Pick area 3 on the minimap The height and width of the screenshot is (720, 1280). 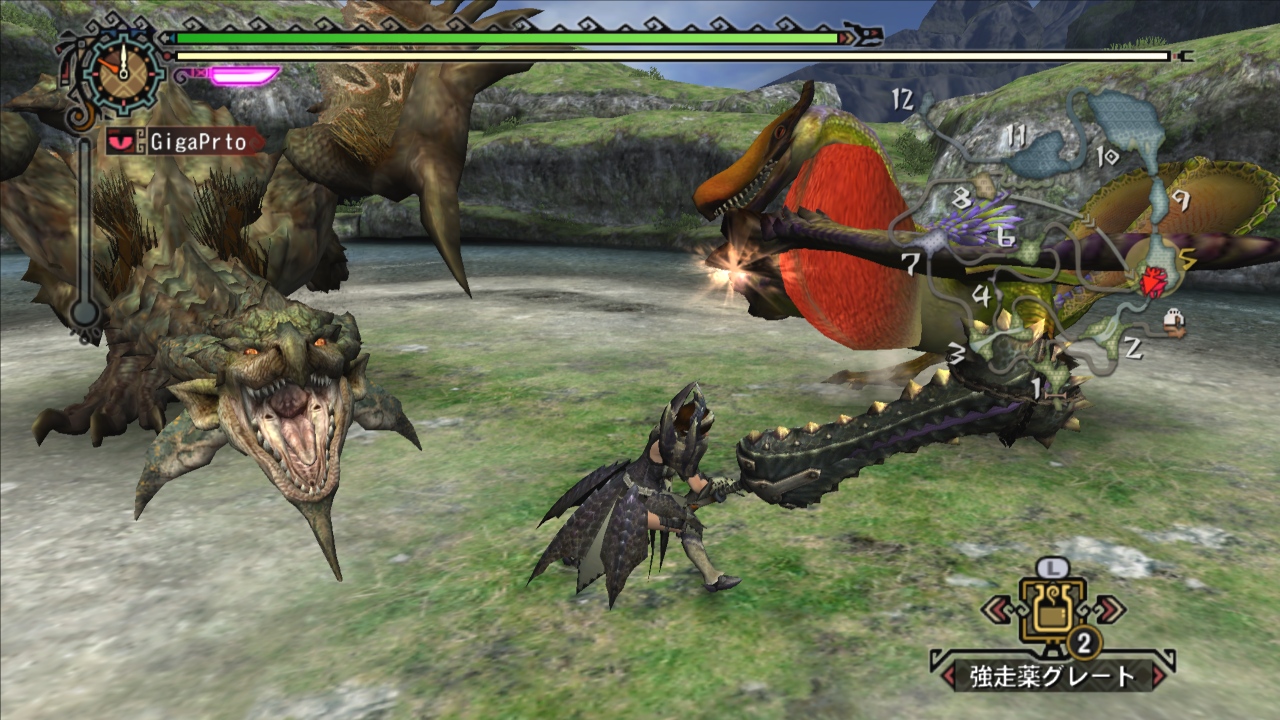(956, 353)
